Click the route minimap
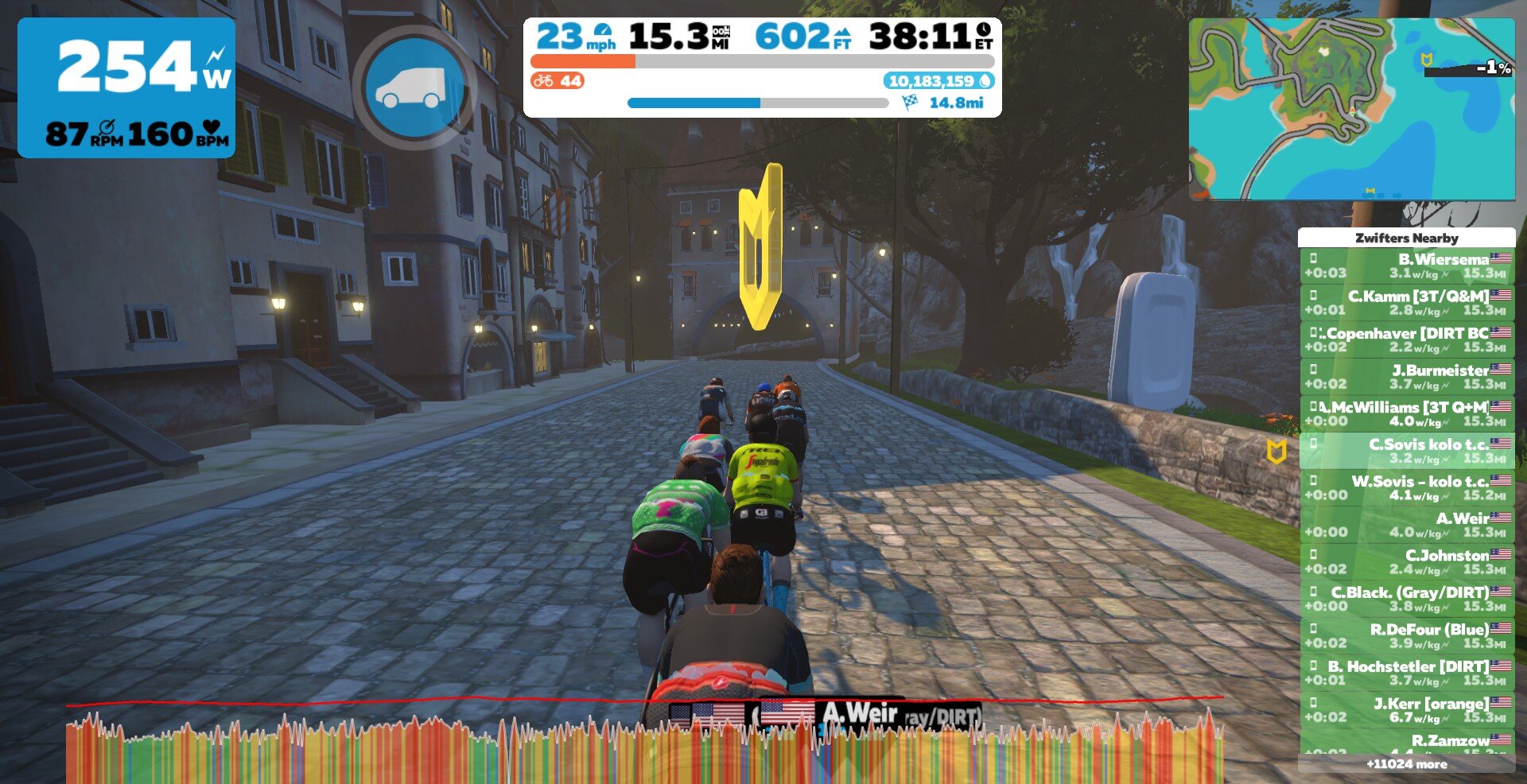Screen dimensions: 1527x784 pyautogui.click(x=1351, y=110)
